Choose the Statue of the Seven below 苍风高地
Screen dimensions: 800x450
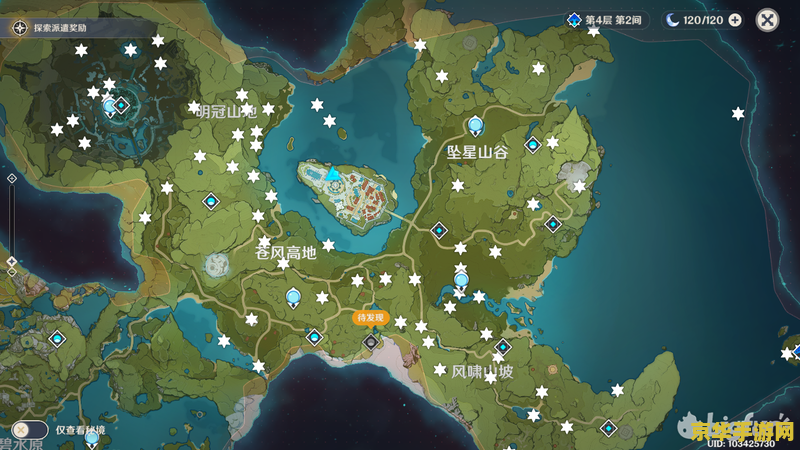click(x=293, y=296)
